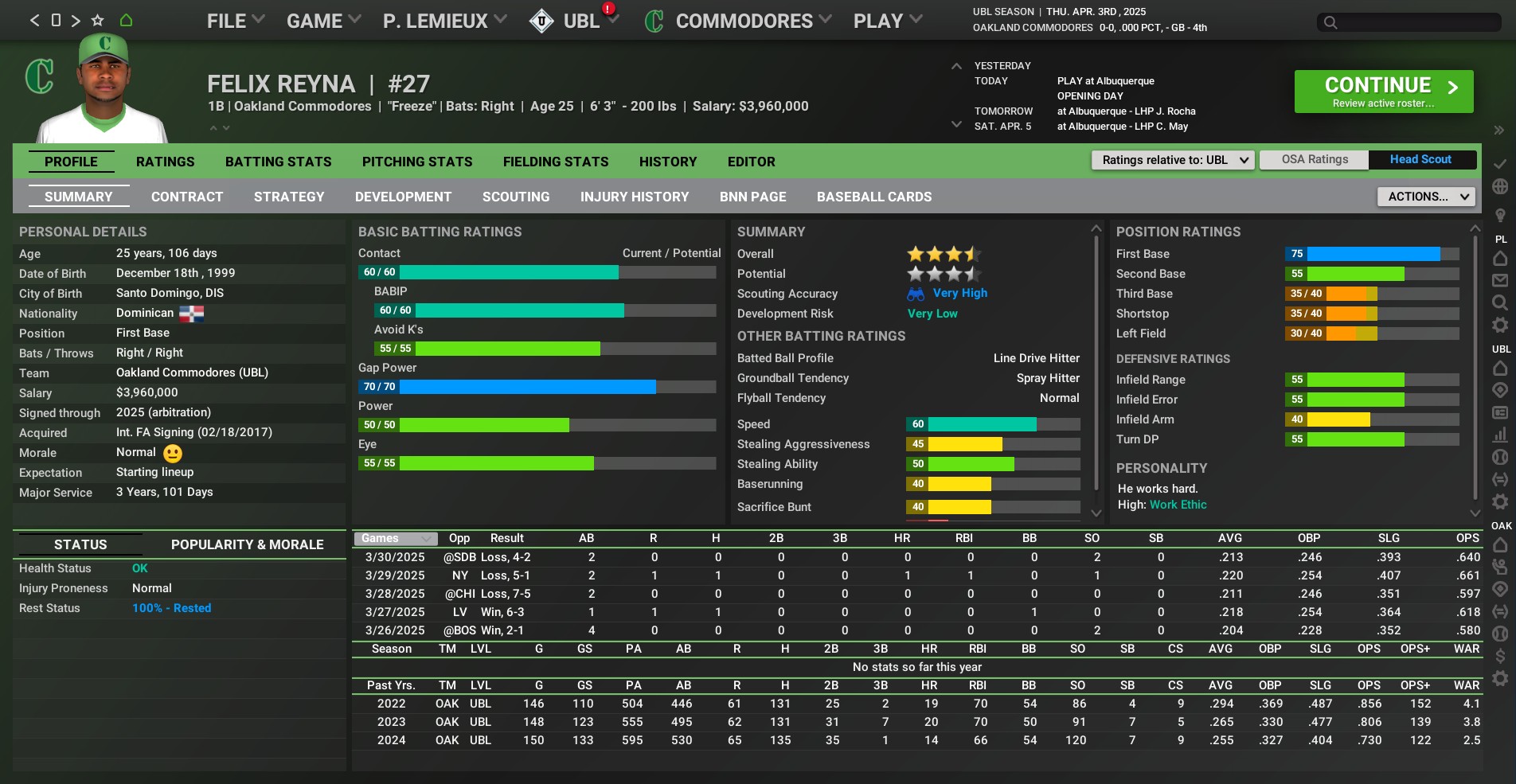This screenshot has width=1516, height=784.
Task: Open the FILE menu
Action: click(235, 21)
